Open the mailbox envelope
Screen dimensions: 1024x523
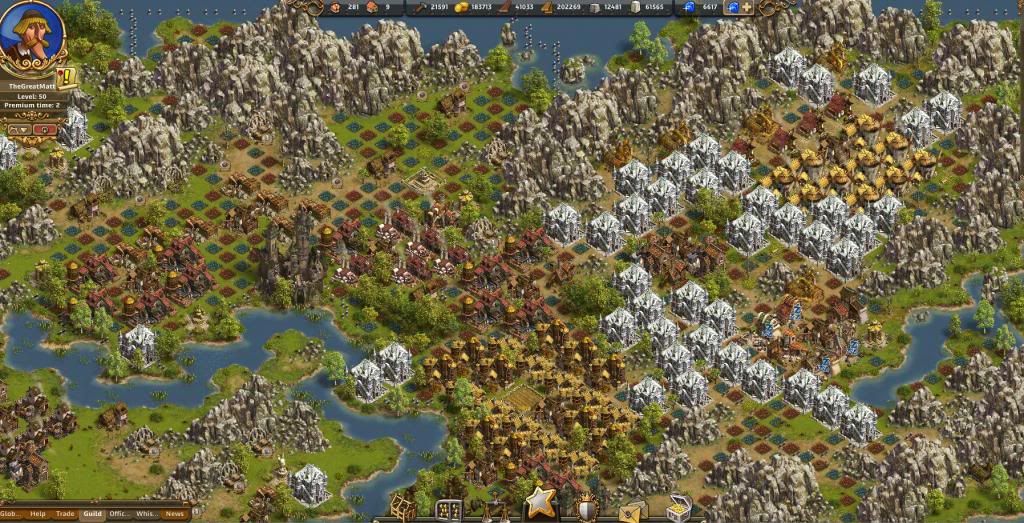632,510
